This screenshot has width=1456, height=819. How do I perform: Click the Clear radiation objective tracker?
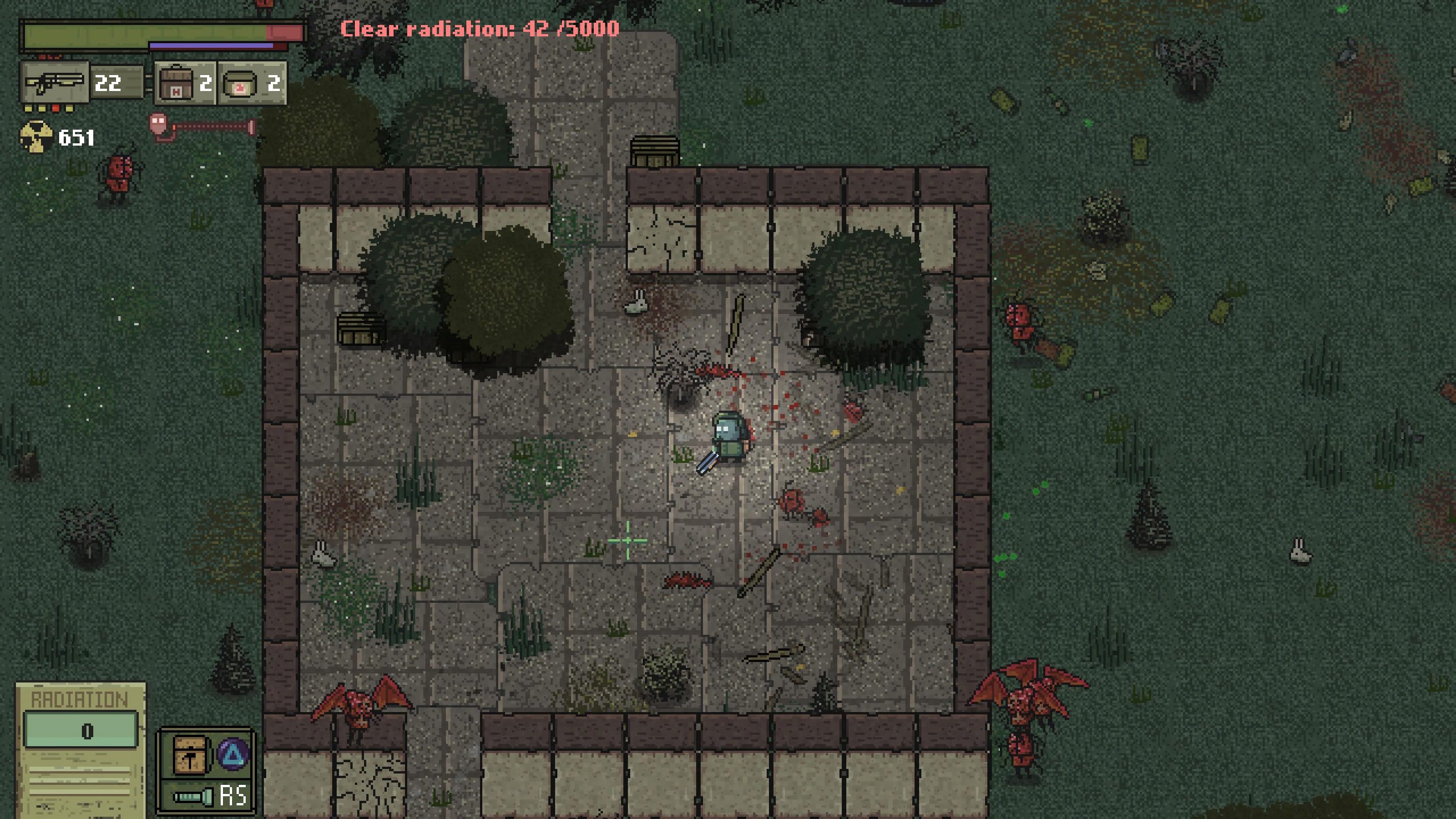click(479, 28)
